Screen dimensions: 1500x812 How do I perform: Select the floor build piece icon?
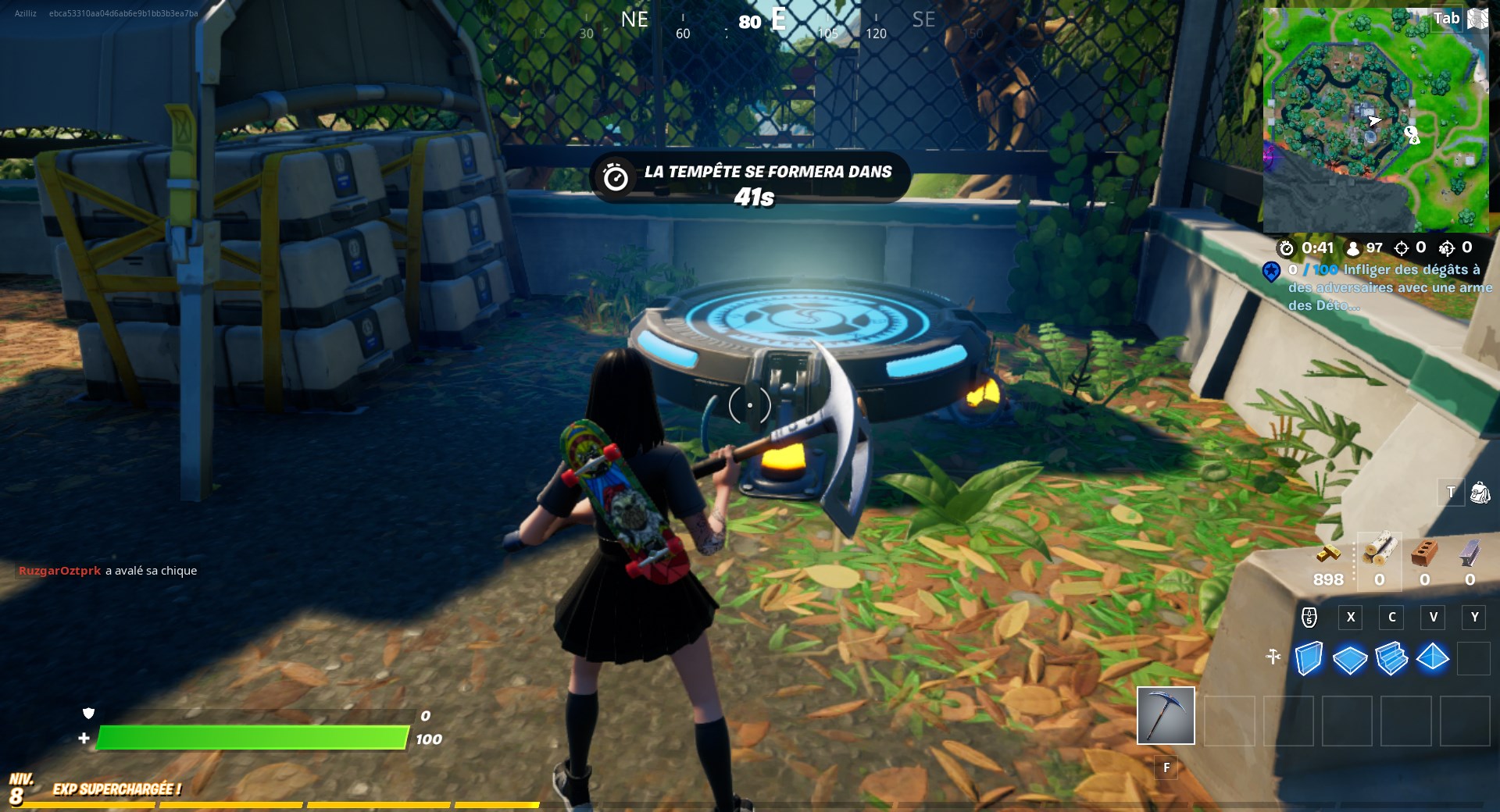point(1351,660)
